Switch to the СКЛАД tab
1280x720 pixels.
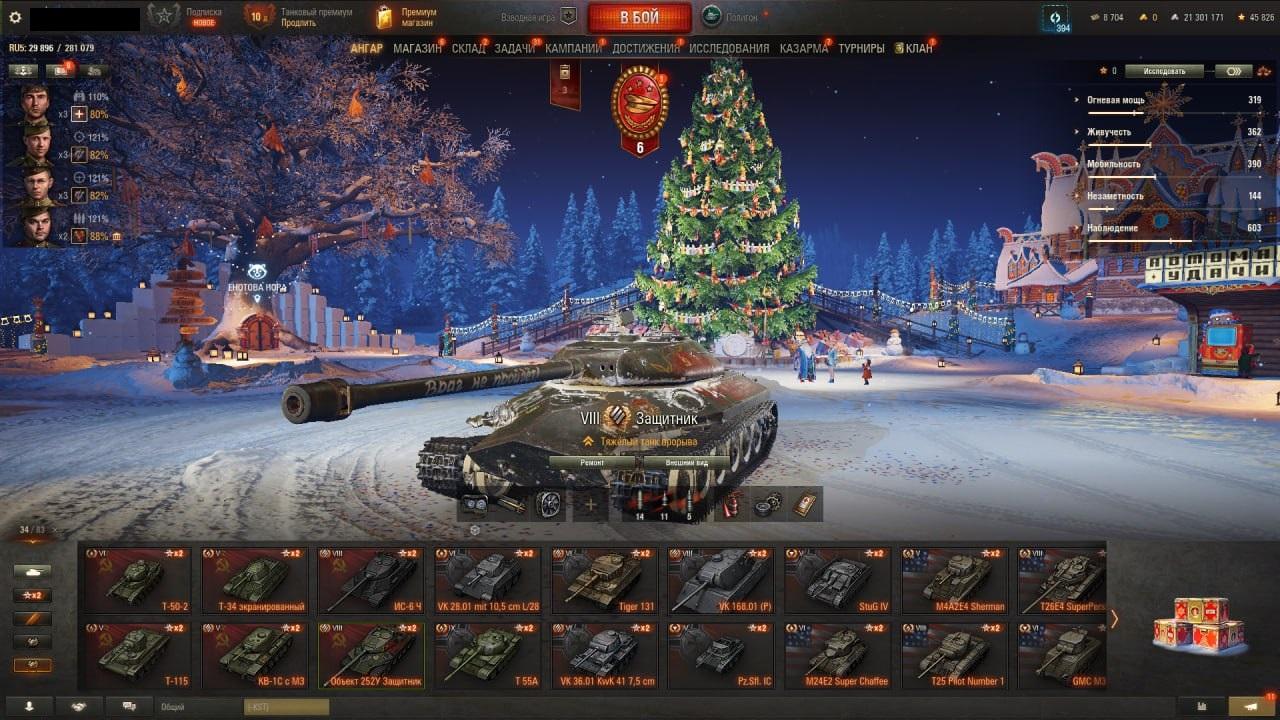(x=468, y=48)
